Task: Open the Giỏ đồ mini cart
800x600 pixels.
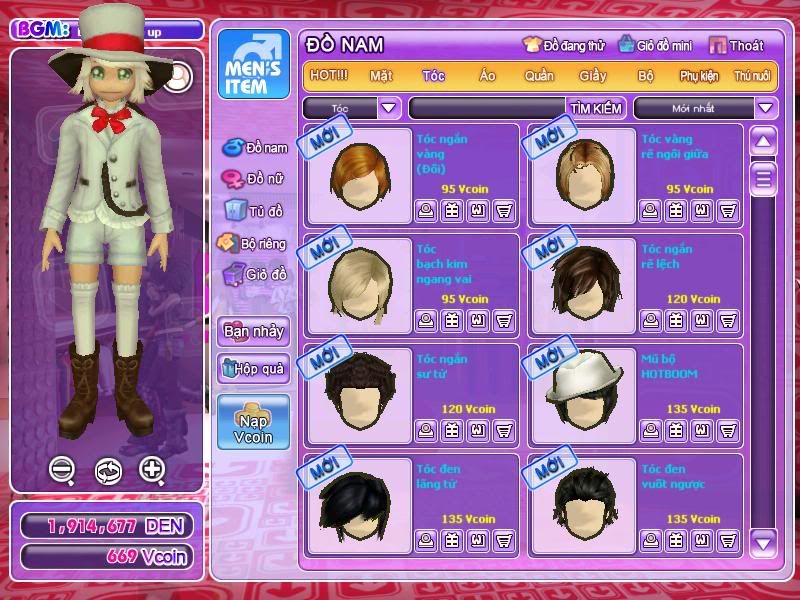Action: 654,45
